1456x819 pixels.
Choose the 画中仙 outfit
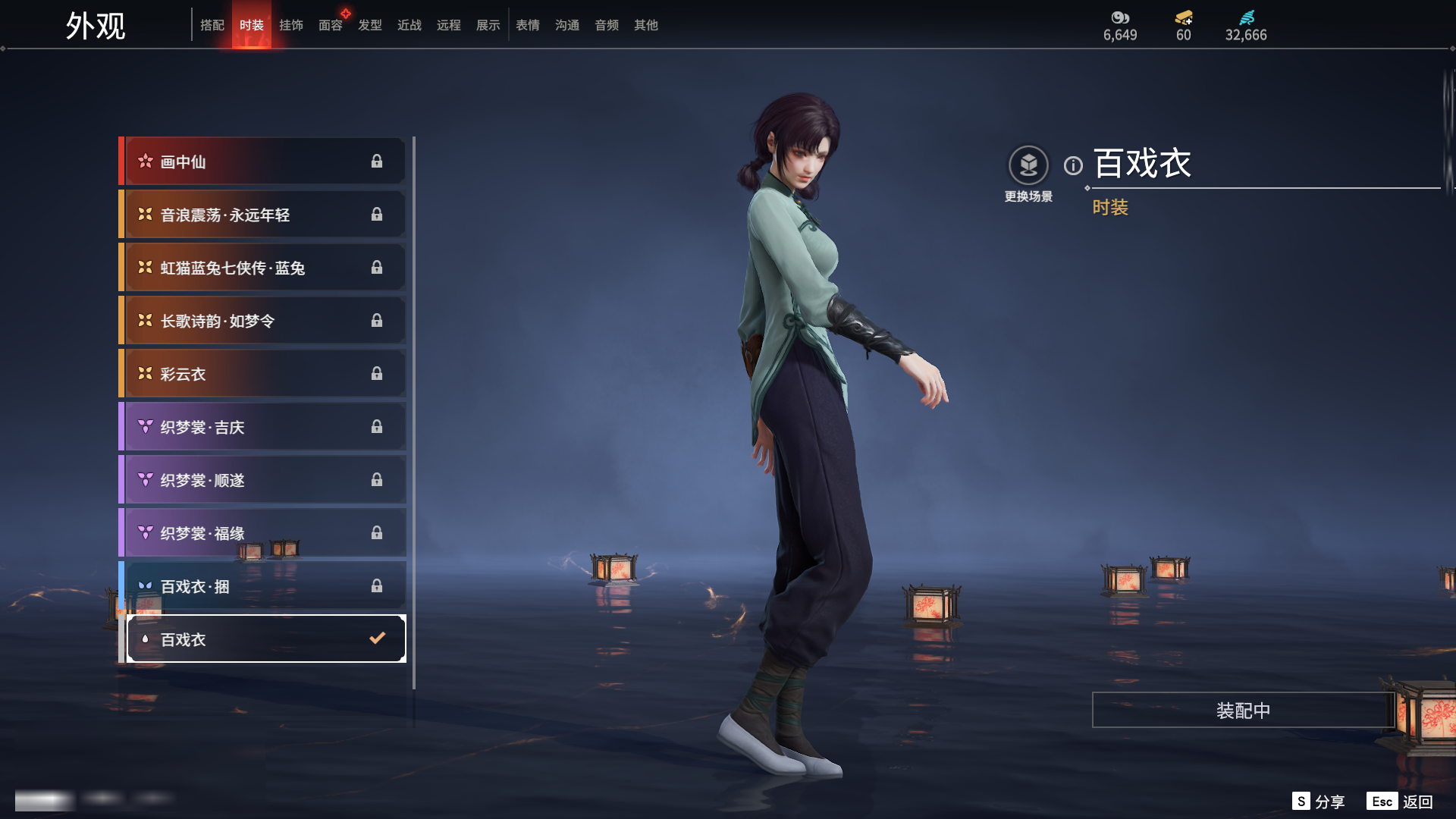tap(262, 162)
